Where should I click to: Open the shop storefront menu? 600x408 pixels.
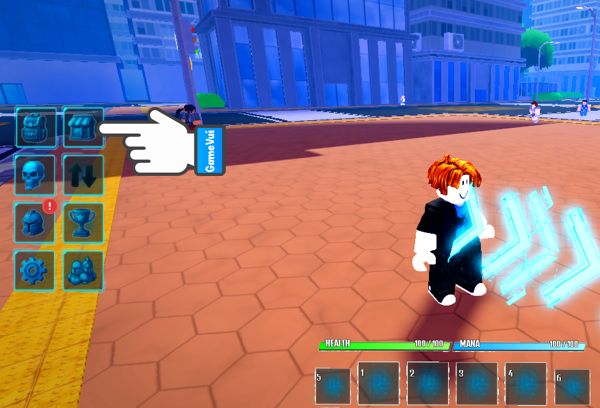83,128
